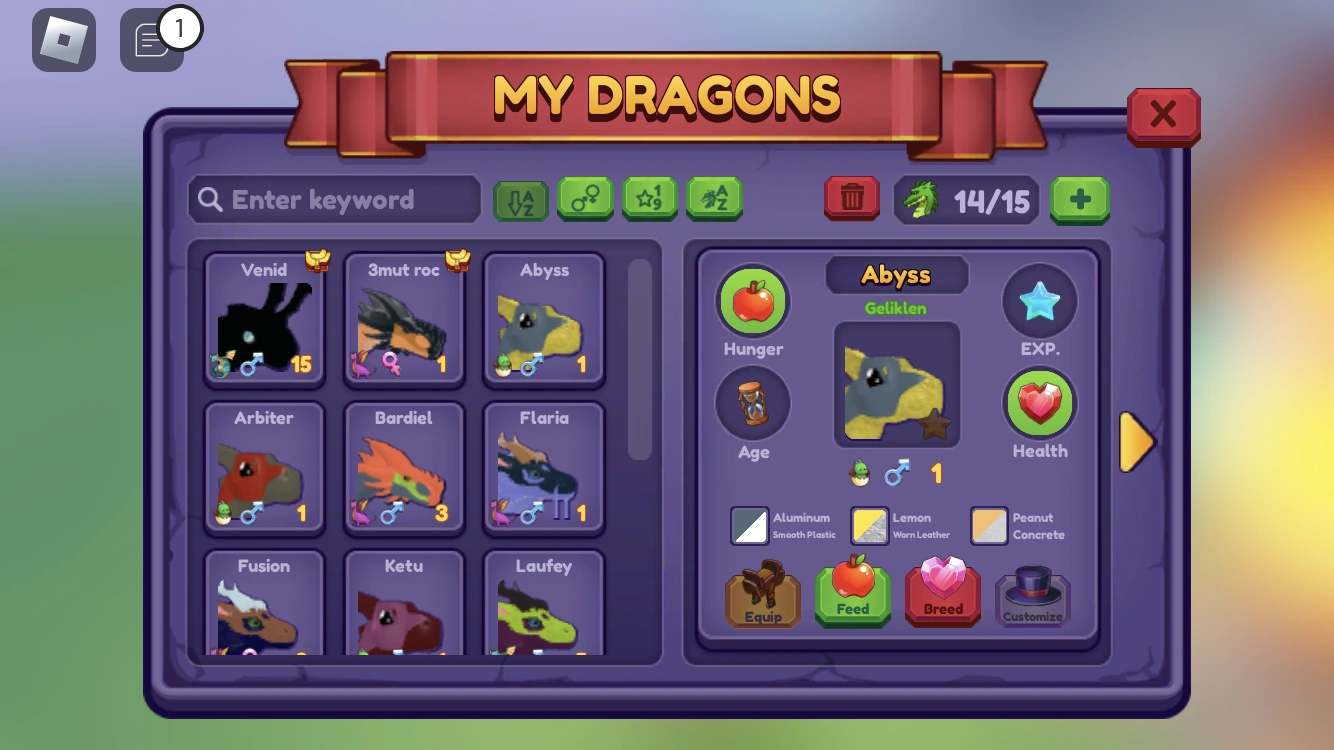Click the Enter keyword search field

coord(333,199)
